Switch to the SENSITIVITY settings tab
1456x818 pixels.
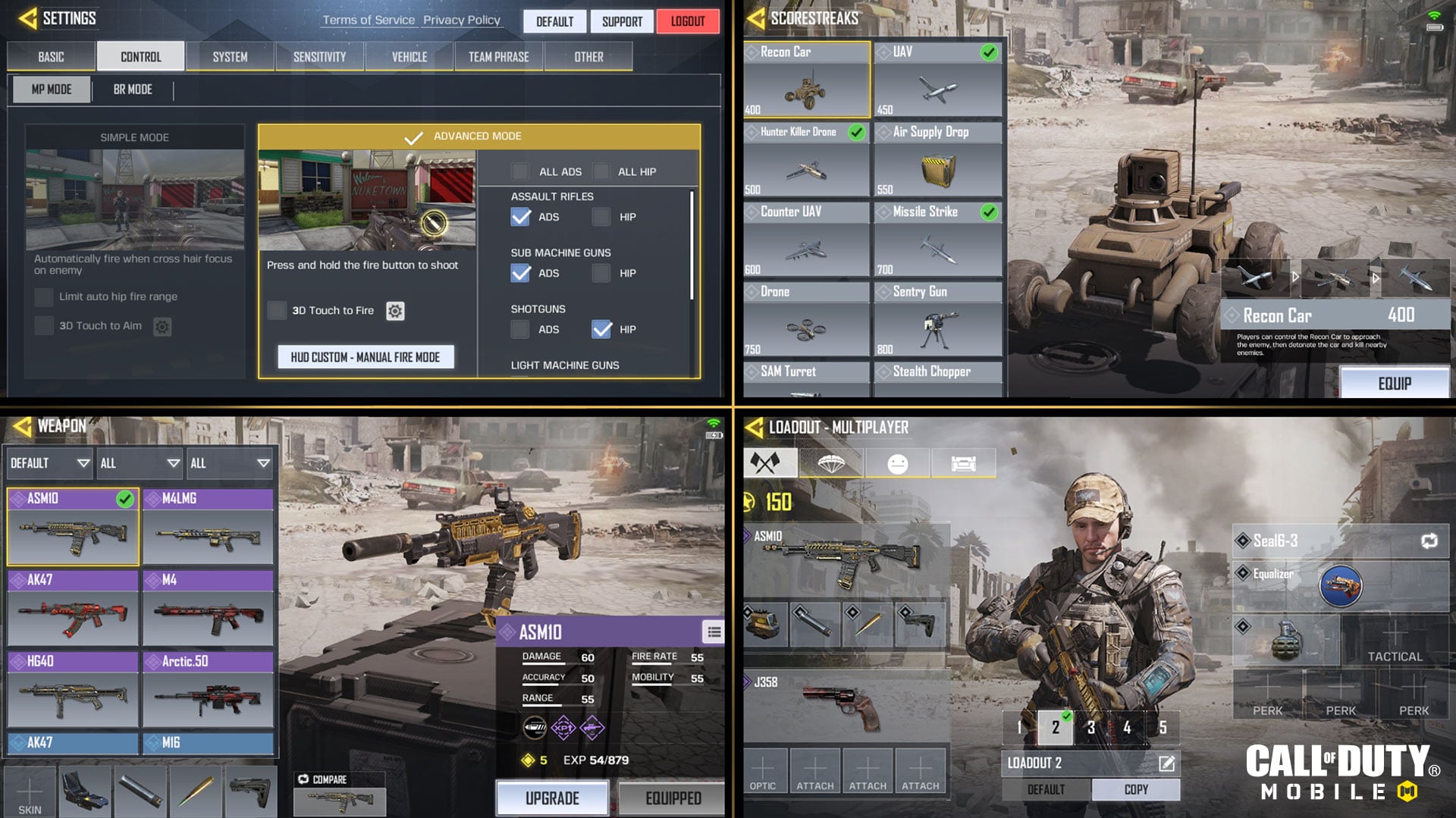pyautogui.click(x=319, y=55)
